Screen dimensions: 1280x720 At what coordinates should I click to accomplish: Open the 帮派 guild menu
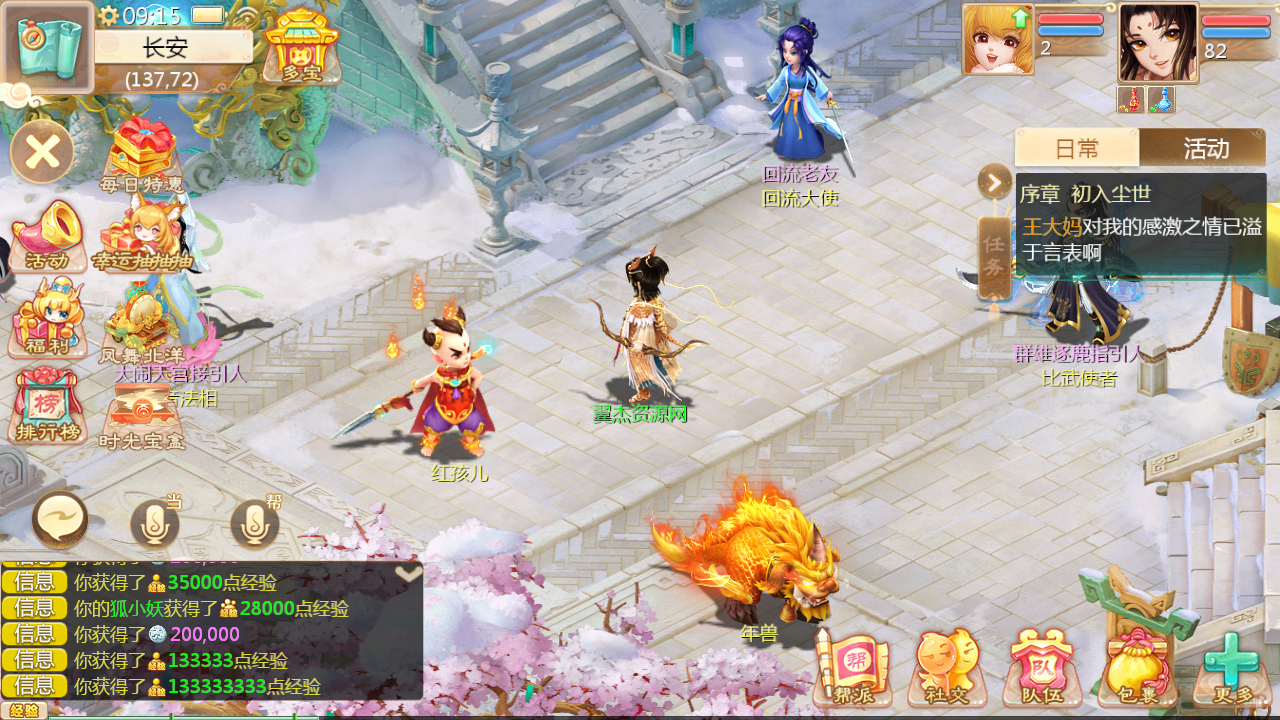tap(852, 668)
